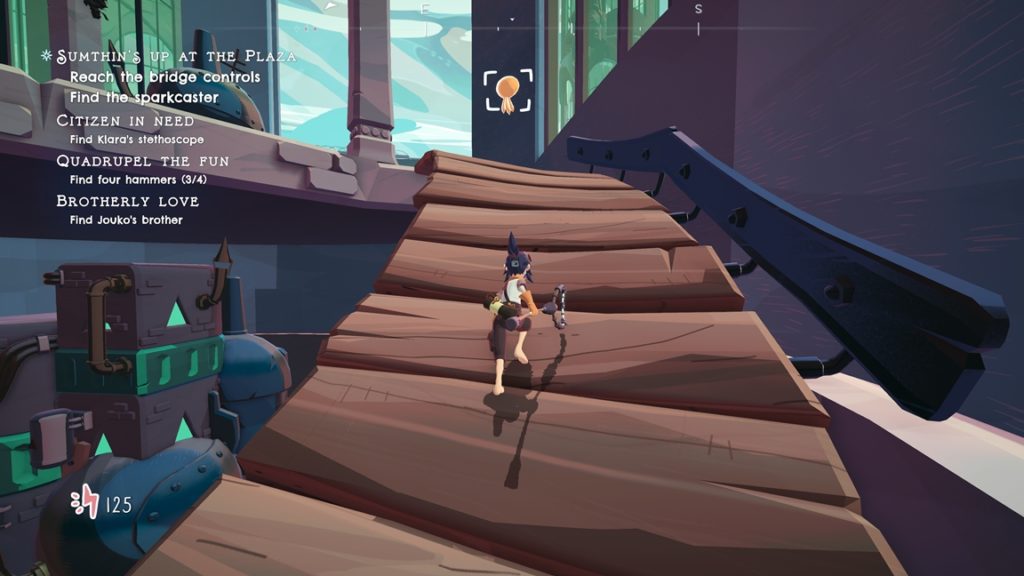Click the pink spark currency icon
This screenshot has height=576, width=1024.
[86, 502]
